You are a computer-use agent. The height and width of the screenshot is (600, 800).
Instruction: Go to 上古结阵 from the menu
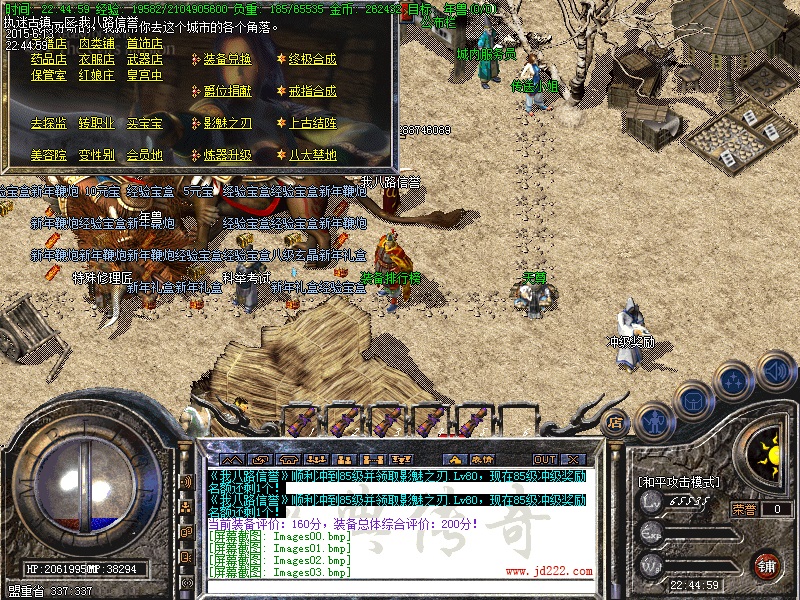pos(312,123)
